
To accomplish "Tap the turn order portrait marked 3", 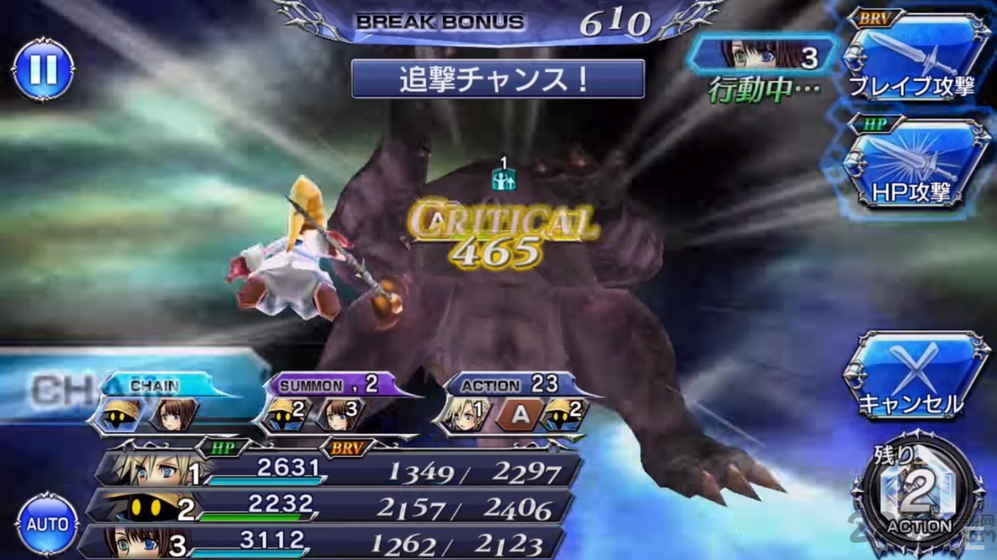I will (x=774, y=55).
